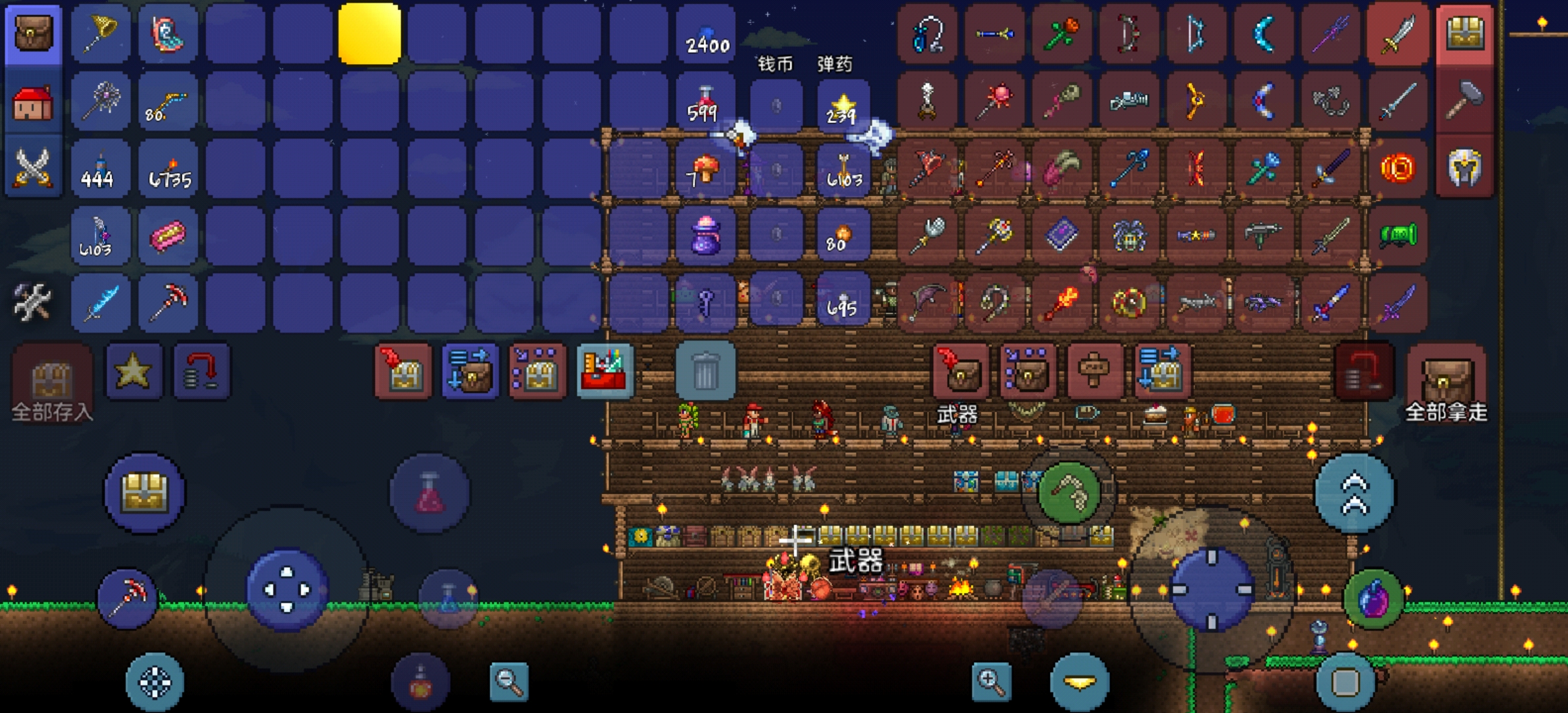Pick the glowing mushroom stack of 7
Viewport: 1568px width, 713px height.
(705, 169)
